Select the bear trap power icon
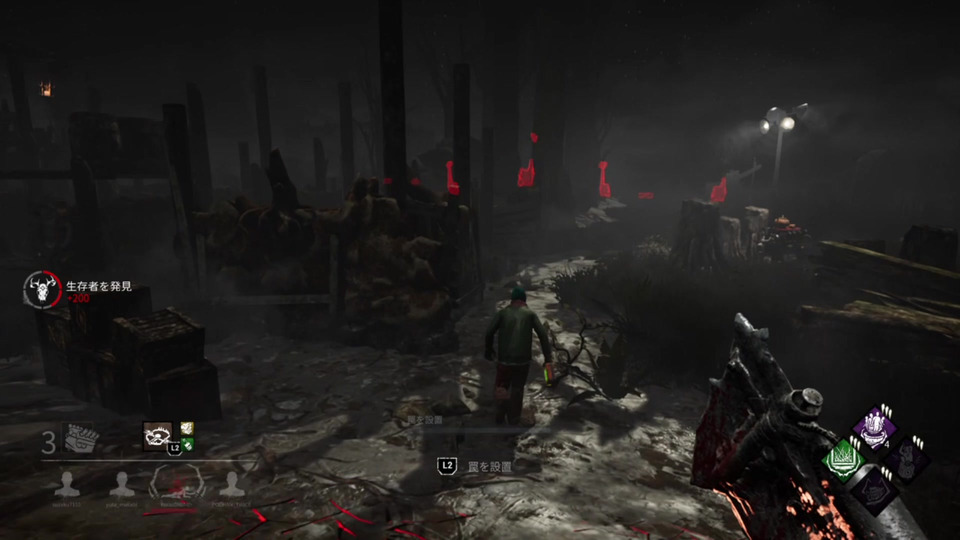Viewport: 960px width, 540px height. point(156,434)
